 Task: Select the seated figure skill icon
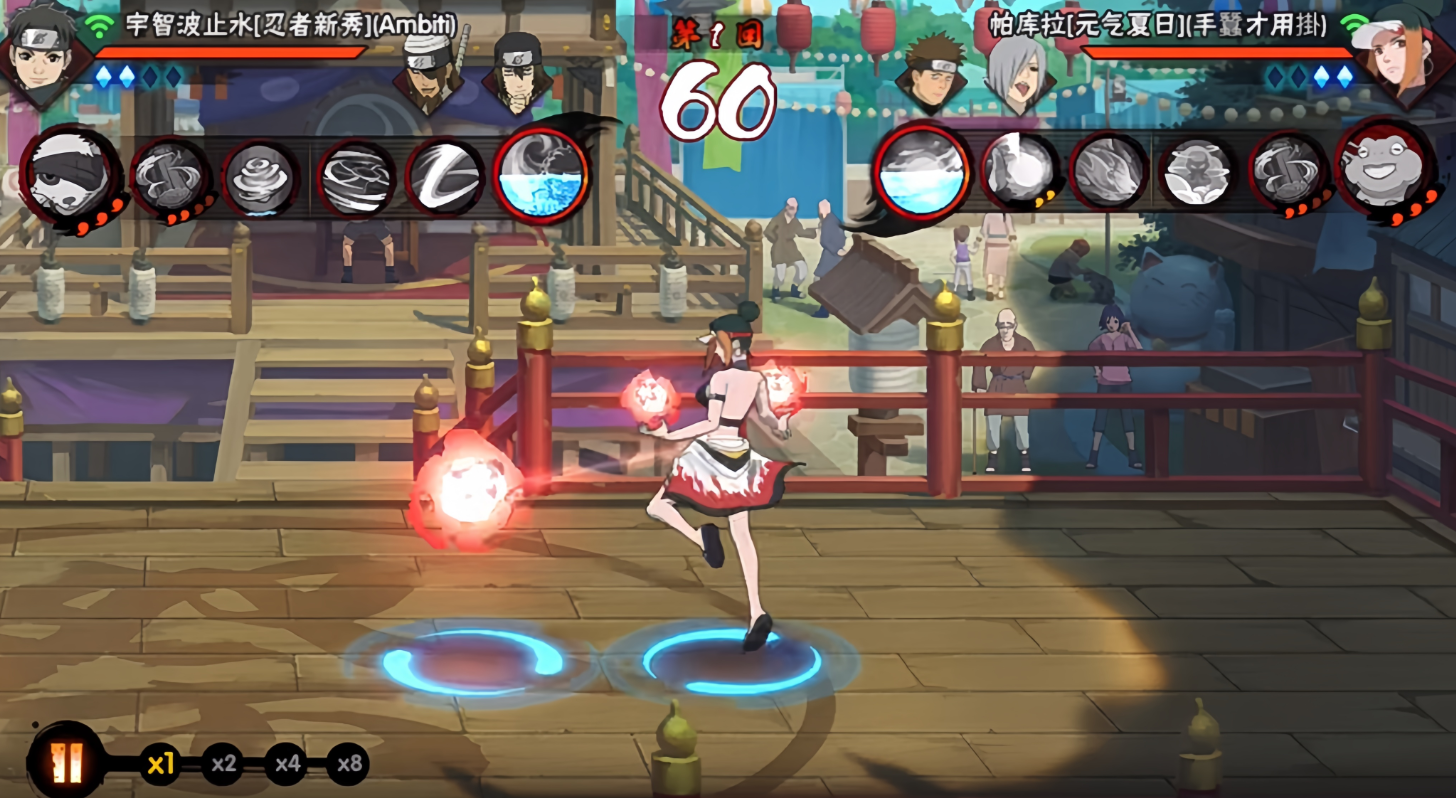[1198, 172]
